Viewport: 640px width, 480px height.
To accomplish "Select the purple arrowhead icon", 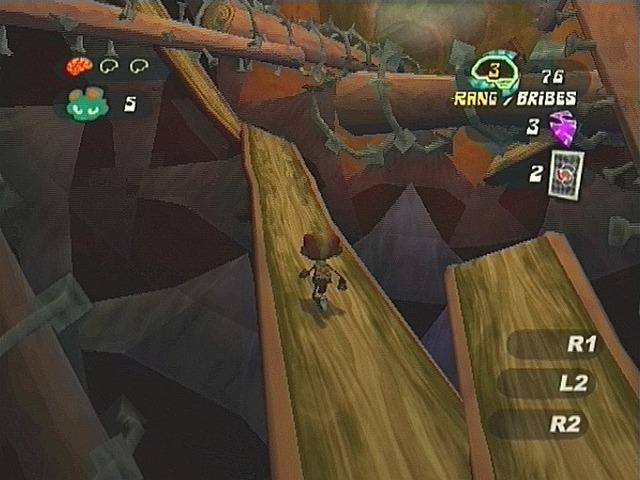I will tap(565, 129).
